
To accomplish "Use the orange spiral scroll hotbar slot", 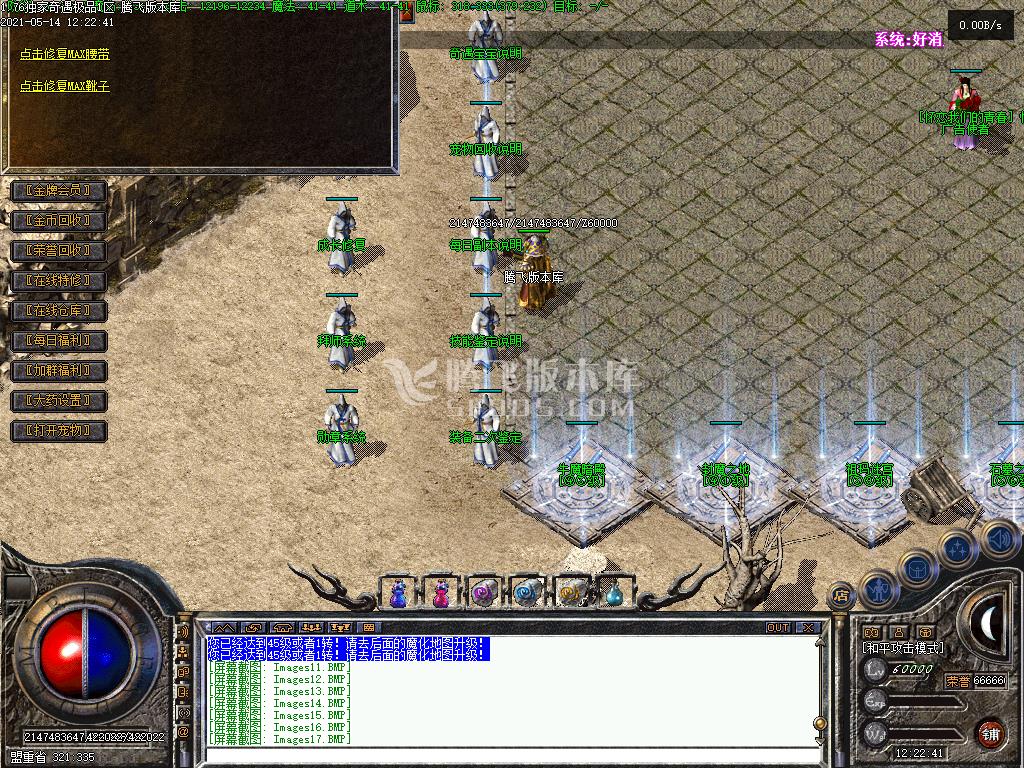I will 571,594.
